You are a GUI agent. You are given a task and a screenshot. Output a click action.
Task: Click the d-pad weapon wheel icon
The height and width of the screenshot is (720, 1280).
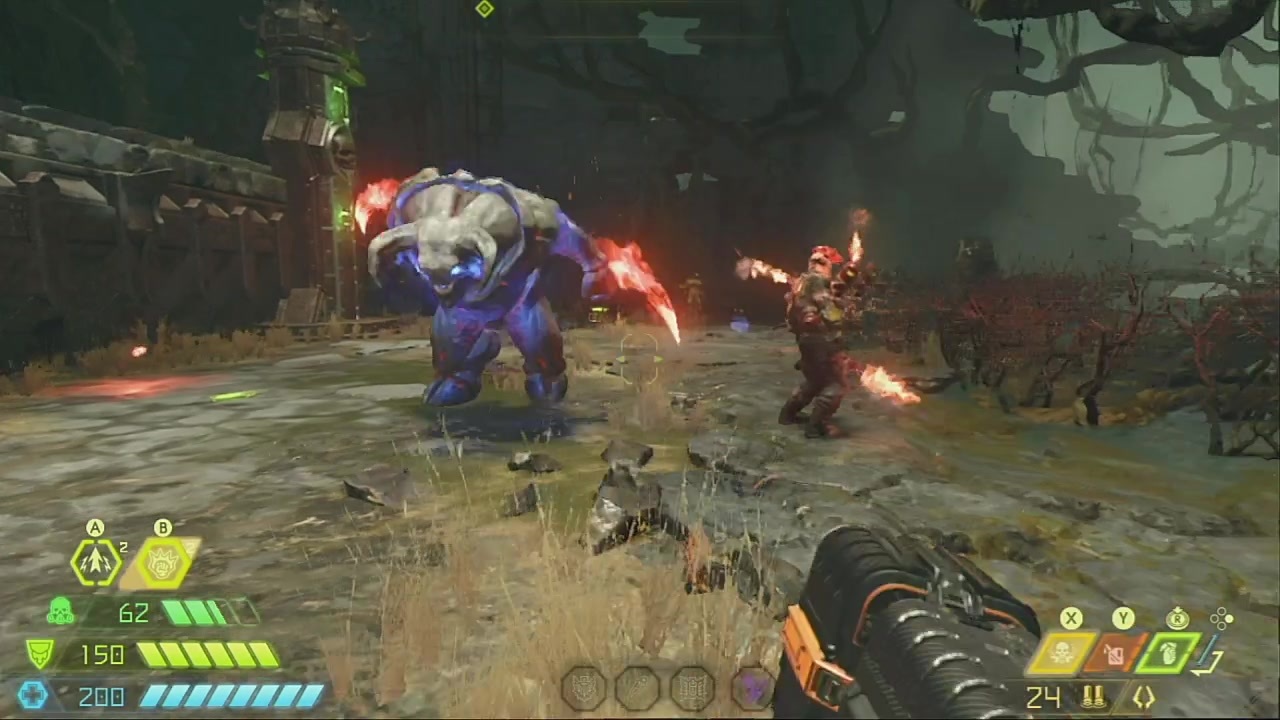click(1223, 618)
